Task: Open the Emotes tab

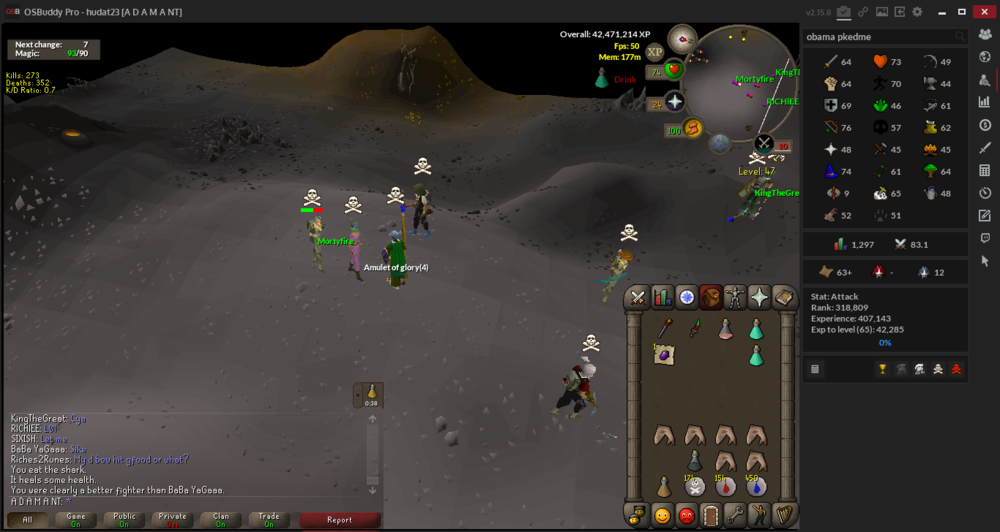Action: pos(760,516)
